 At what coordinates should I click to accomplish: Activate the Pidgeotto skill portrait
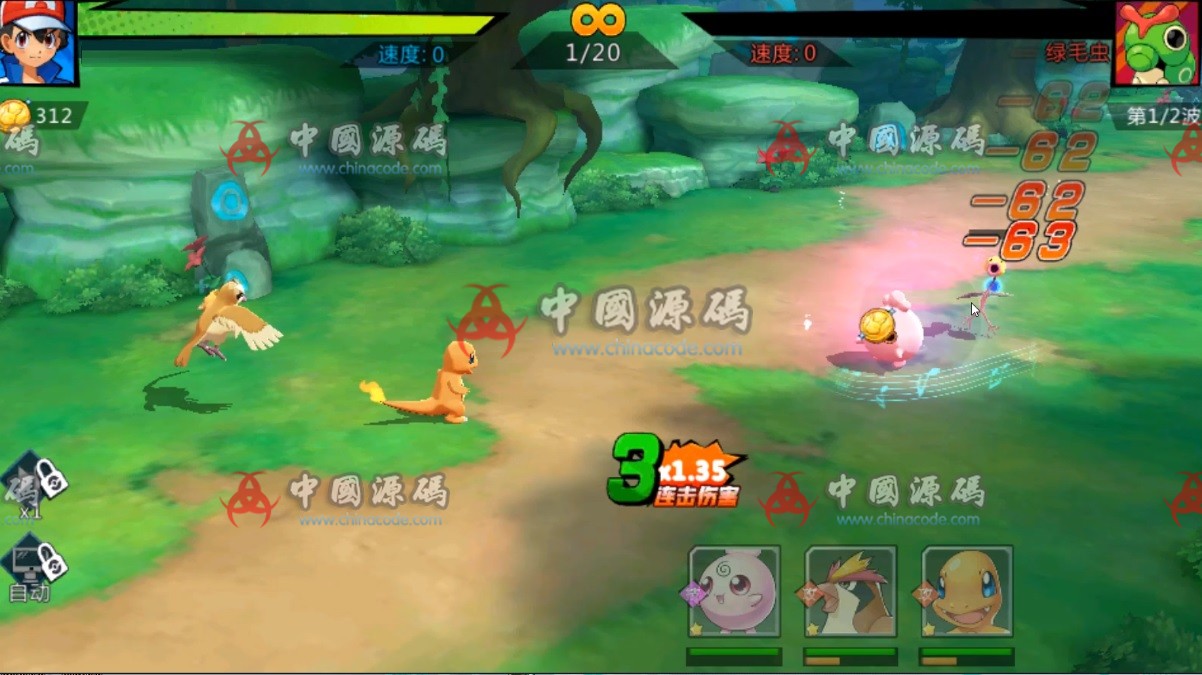[x=851, y=592]
